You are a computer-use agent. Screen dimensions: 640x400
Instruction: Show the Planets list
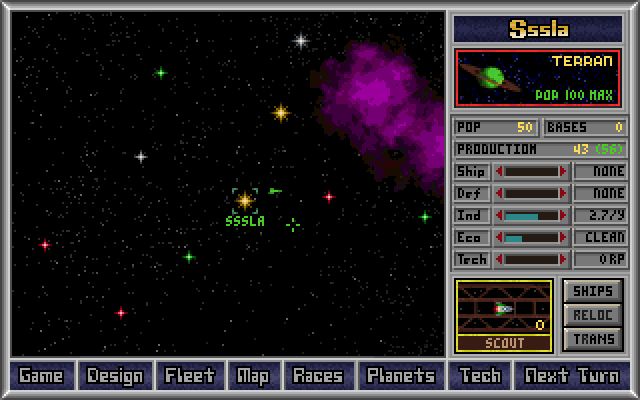click(400, 376)
